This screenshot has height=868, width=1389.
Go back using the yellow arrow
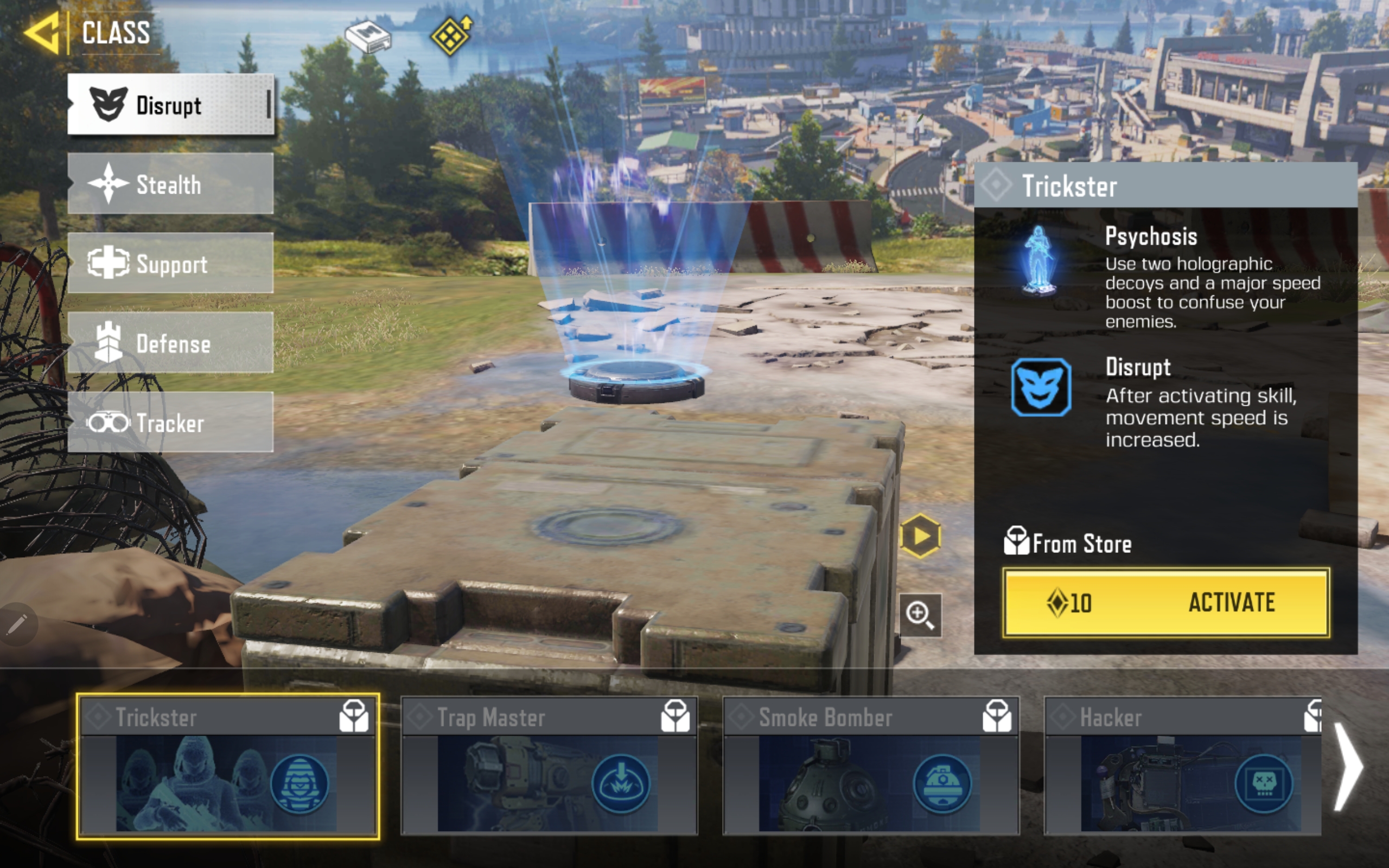[42, 33]
